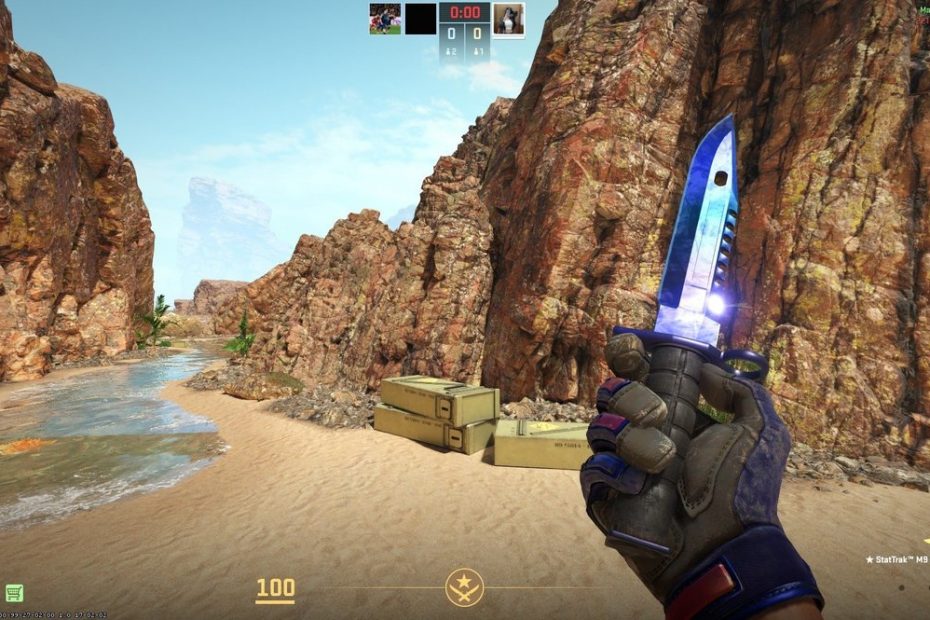This screenshot has height=620, width=930.
Task: Click the woman photo player avatar
Action: coord(508,19)
